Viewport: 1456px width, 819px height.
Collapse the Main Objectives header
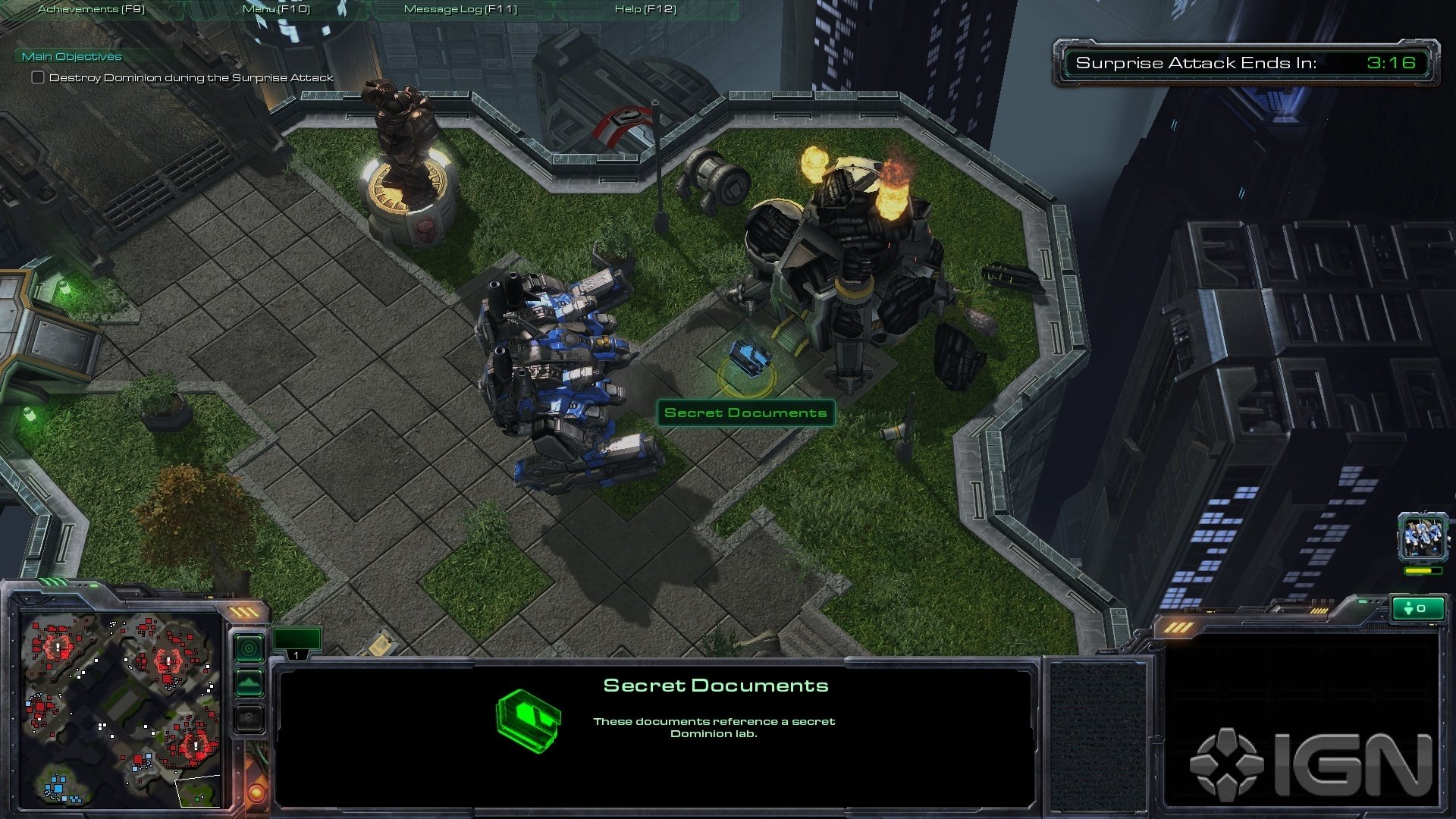(71, 56)
